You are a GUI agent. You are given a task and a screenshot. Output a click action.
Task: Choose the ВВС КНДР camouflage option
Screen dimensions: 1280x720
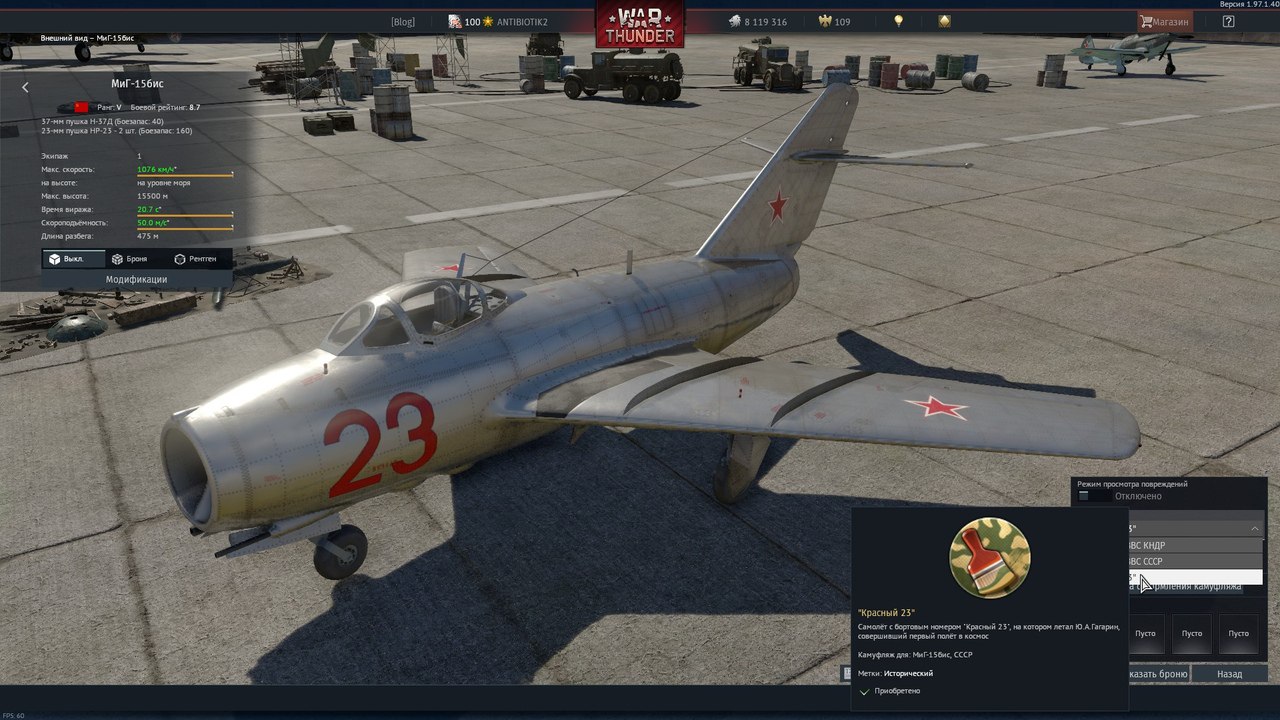coord(1190,546)
